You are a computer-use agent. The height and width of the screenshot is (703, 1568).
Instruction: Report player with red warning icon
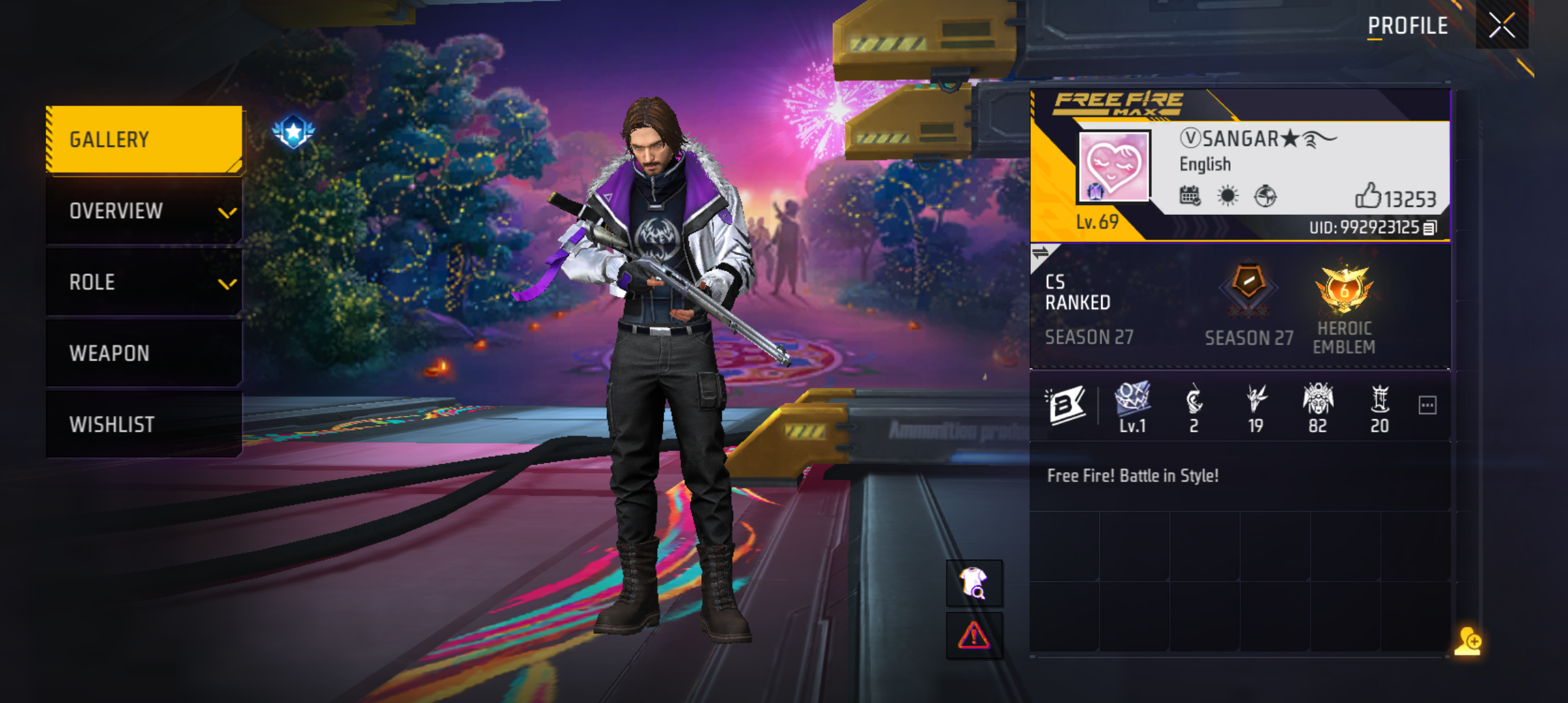[x=973, y=635]
